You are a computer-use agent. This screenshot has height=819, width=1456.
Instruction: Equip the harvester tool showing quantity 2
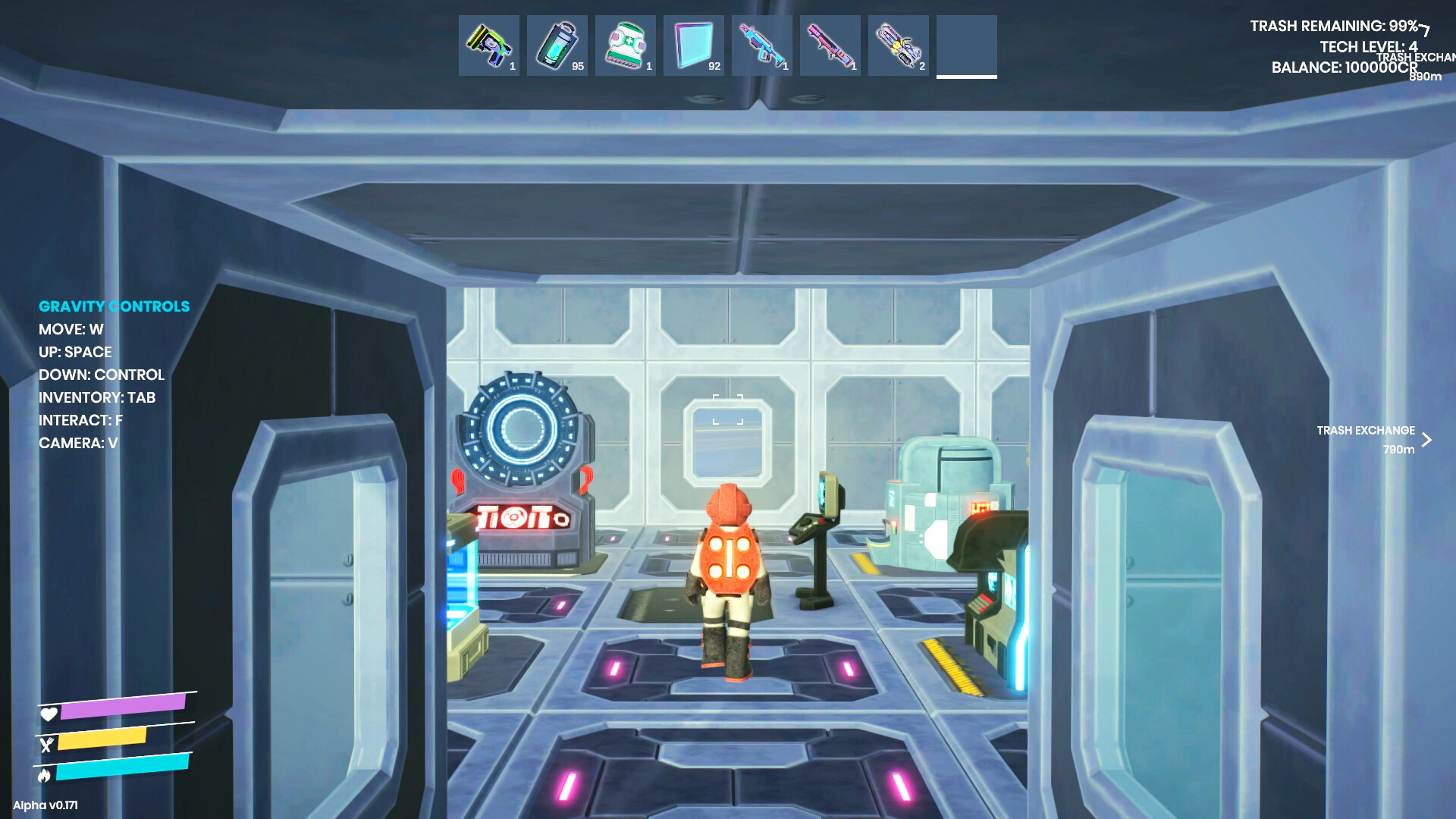tap(898, 45)
